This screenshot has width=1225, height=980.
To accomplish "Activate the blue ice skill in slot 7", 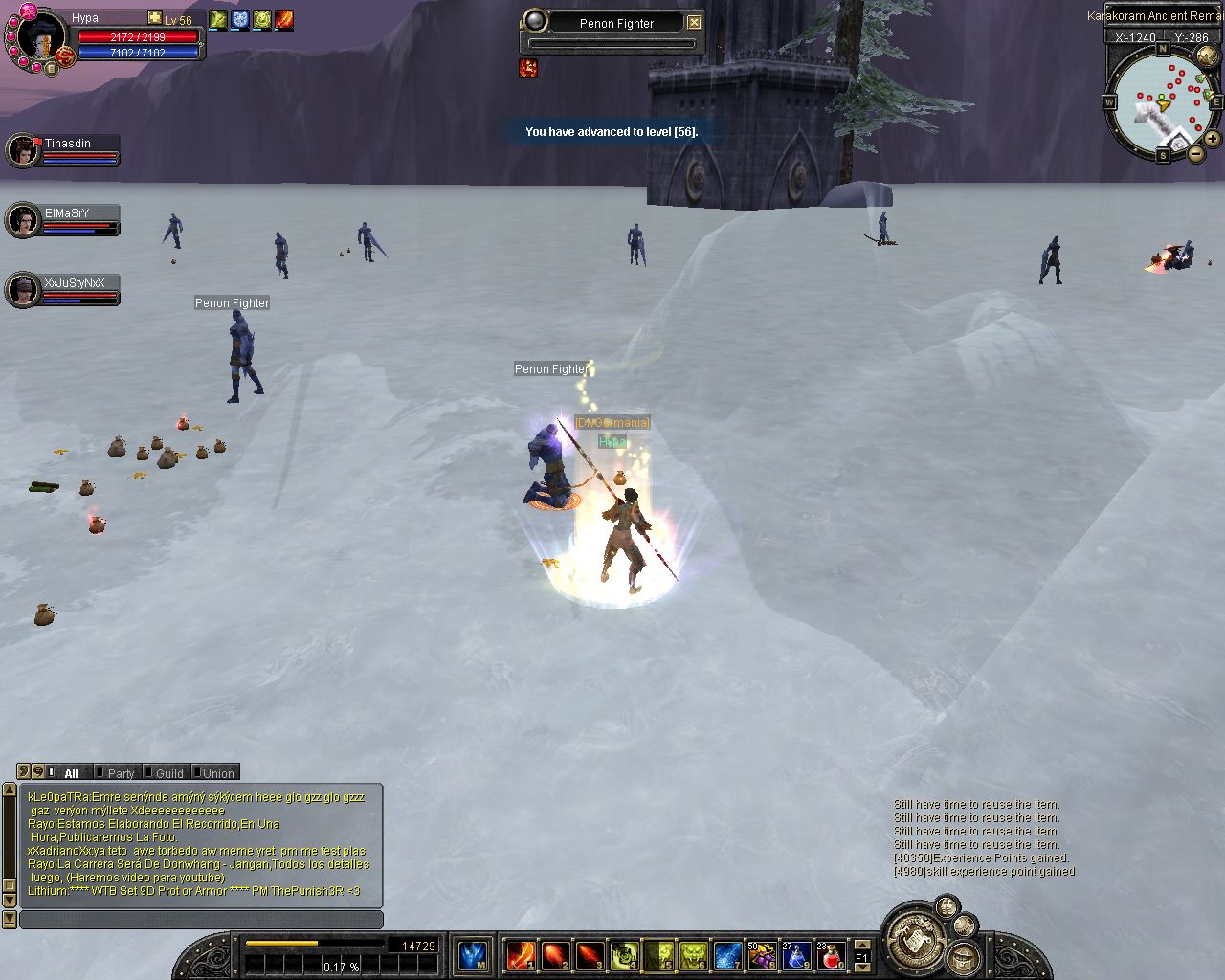I will (x=727, y=955).
